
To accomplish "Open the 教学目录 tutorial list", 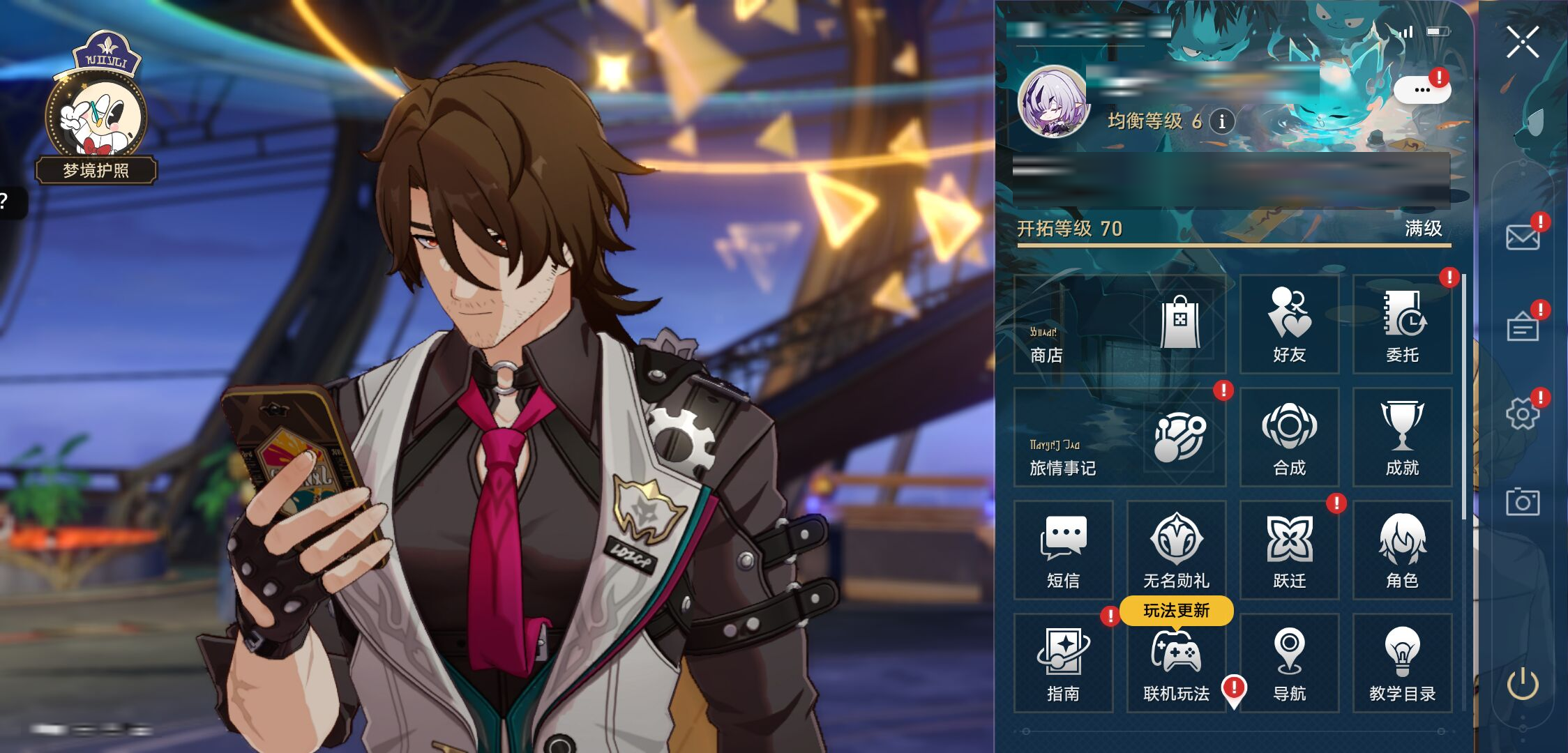I will pos(1402,664).
